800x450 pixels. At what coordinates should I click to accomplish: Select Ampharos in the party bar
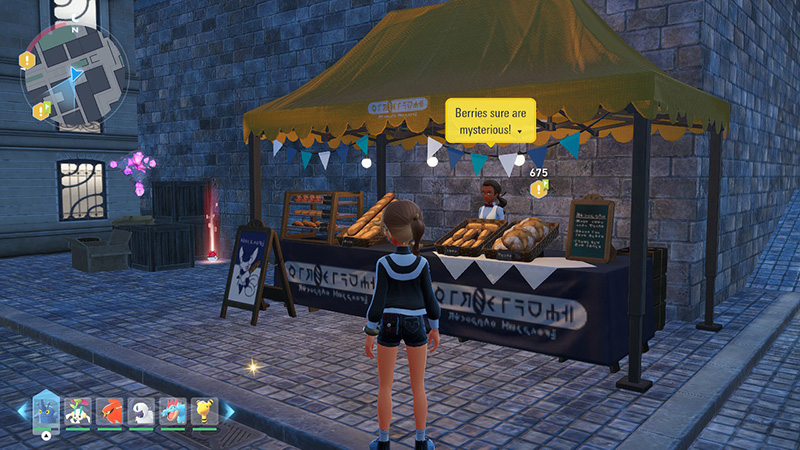tap(204, 410)
